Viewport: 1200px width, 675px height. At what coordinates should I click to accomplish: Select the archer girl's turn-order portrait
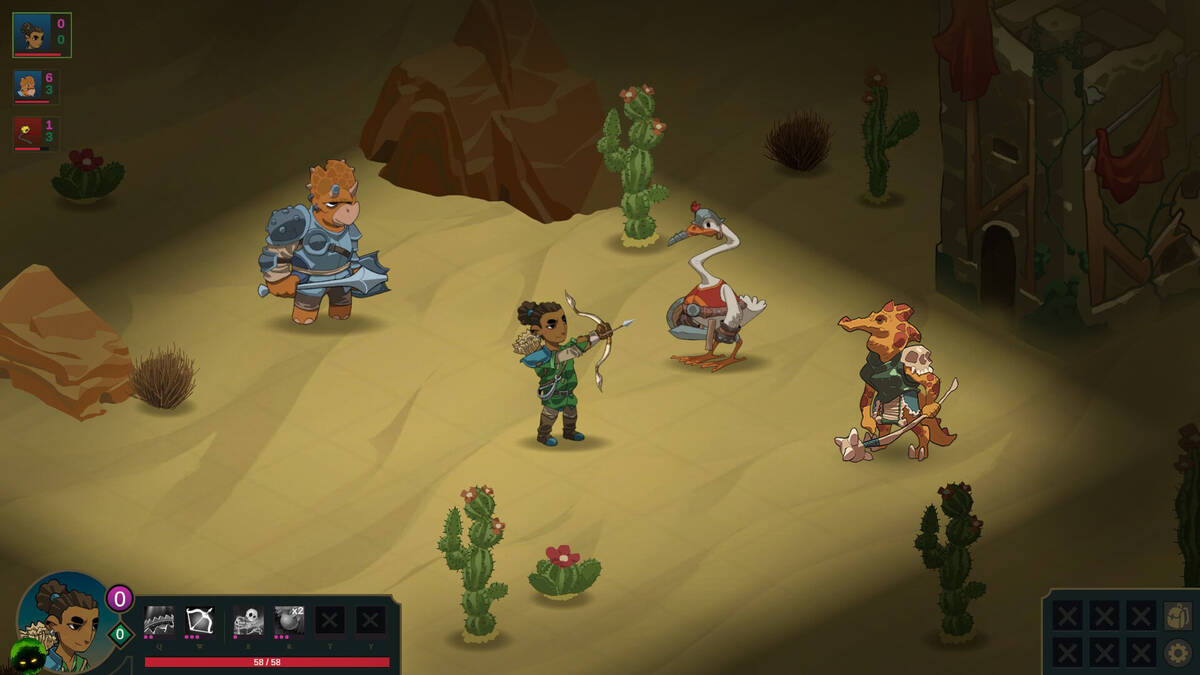[33, 35]
